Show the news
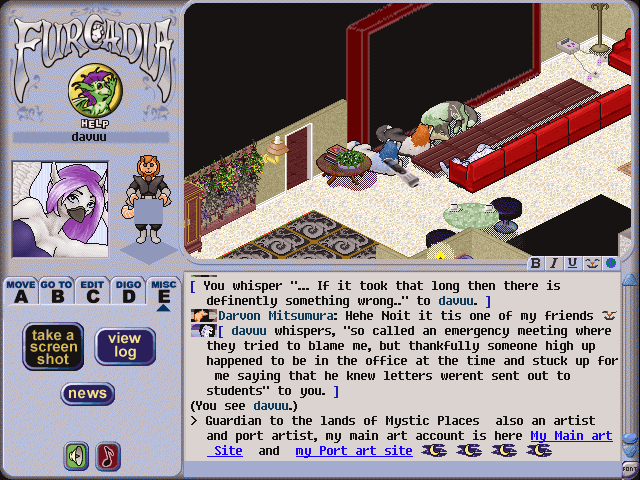 [87, 394]
